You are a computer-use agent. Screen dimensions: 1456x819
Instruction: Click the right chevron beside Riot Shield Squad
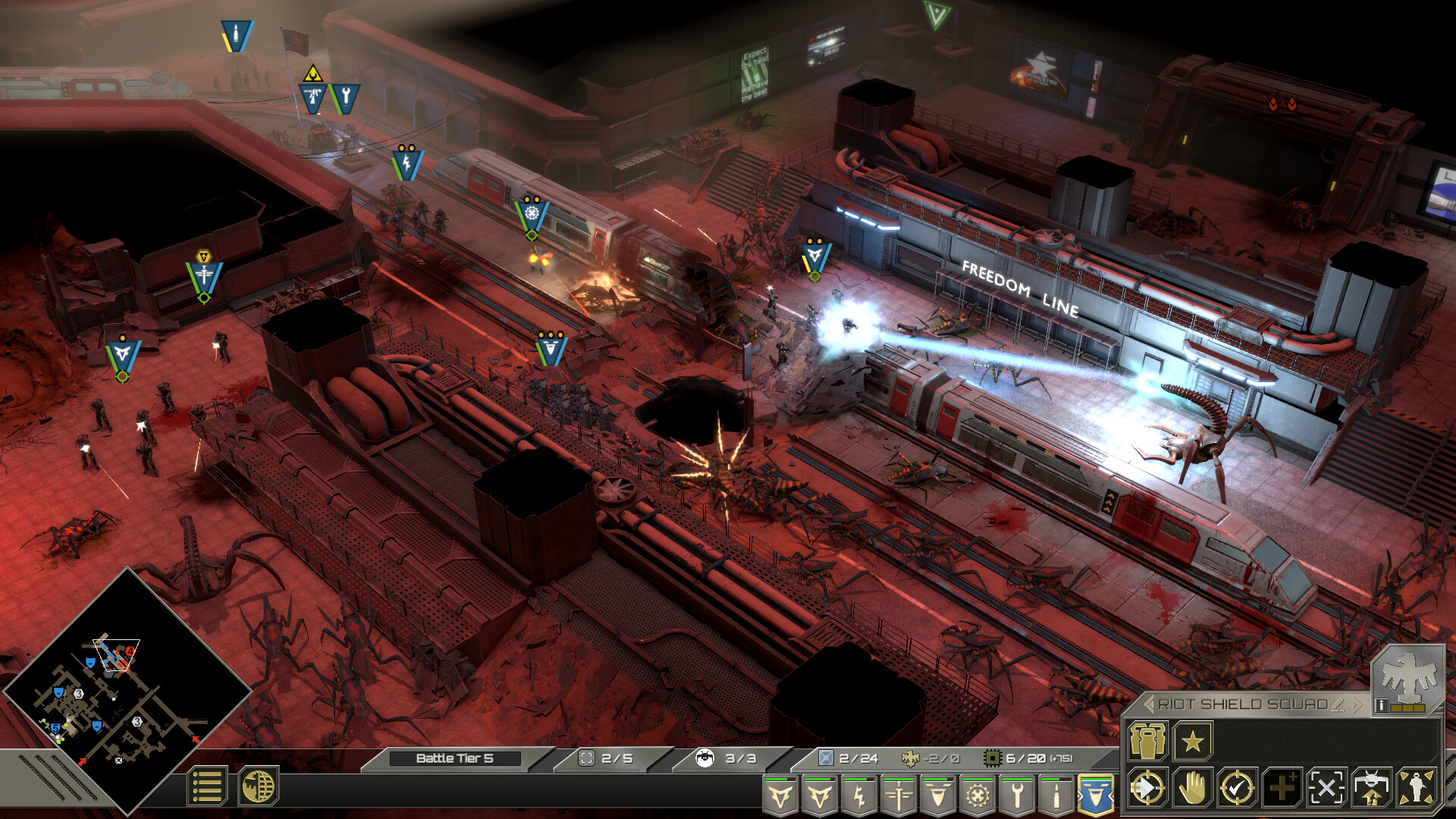pyautogui.click(x=1357, y=704)
